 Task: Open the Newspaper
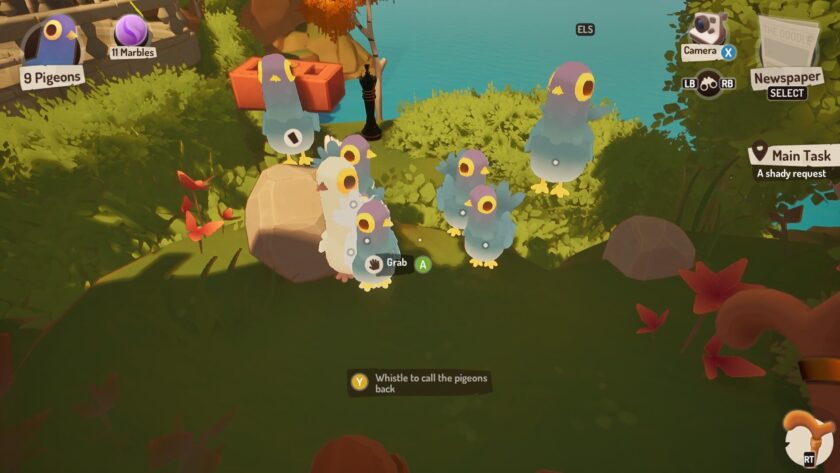(787, 45)
